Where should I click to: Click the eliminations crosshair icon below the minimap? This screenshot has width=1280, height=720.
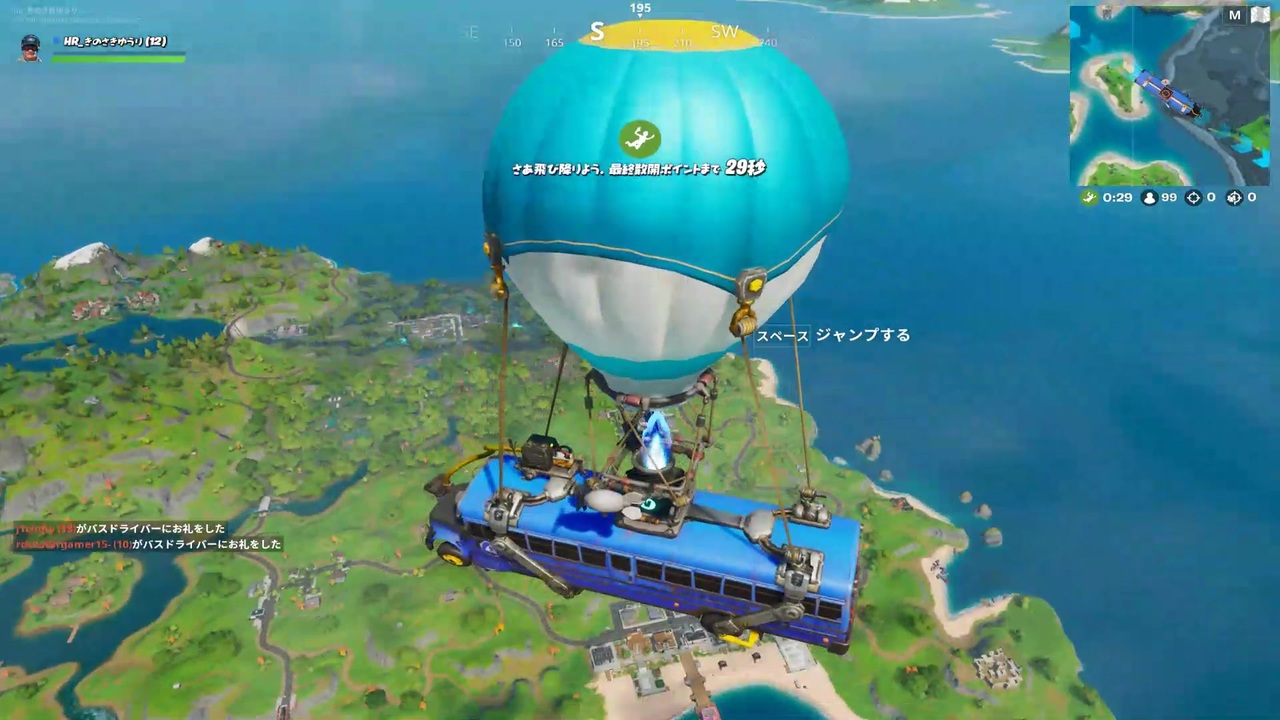coord(1194,197)
